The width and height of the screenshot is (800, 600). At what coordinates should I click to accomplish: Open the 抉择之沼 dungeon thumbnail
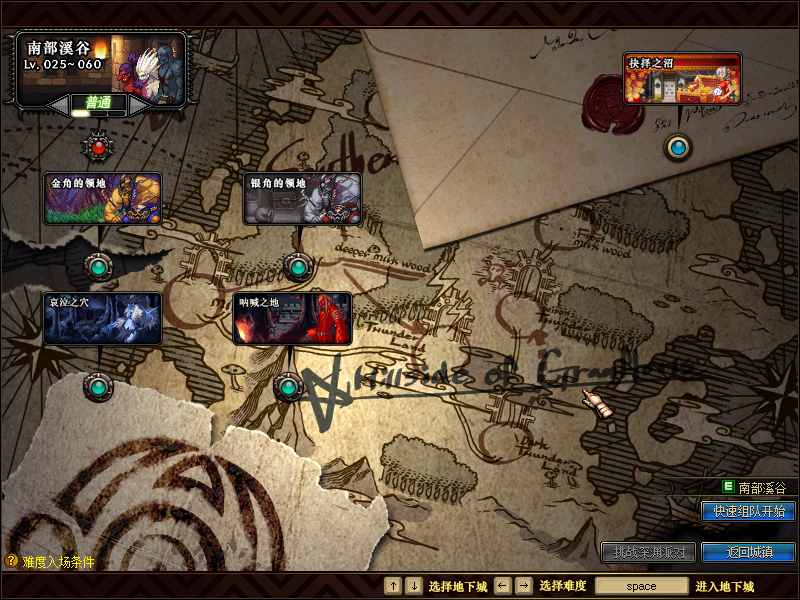coord(682,79)
